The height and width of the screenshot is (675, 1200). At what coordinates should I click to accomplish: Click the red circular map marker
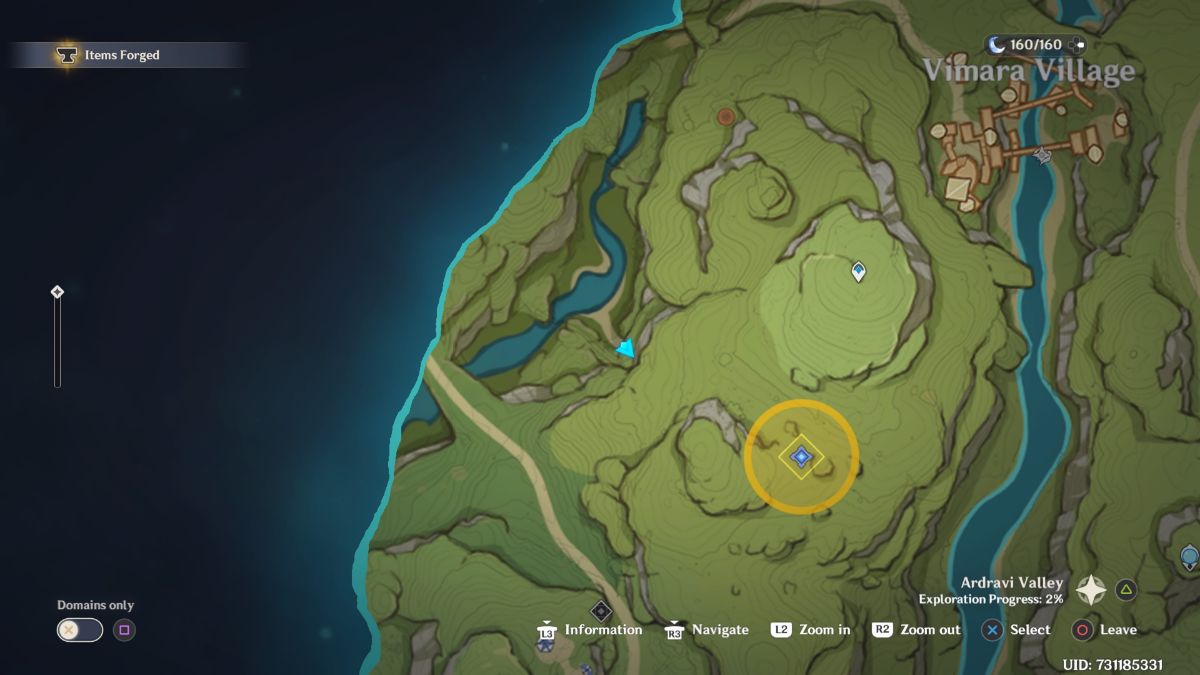click(x=726, y=117)
